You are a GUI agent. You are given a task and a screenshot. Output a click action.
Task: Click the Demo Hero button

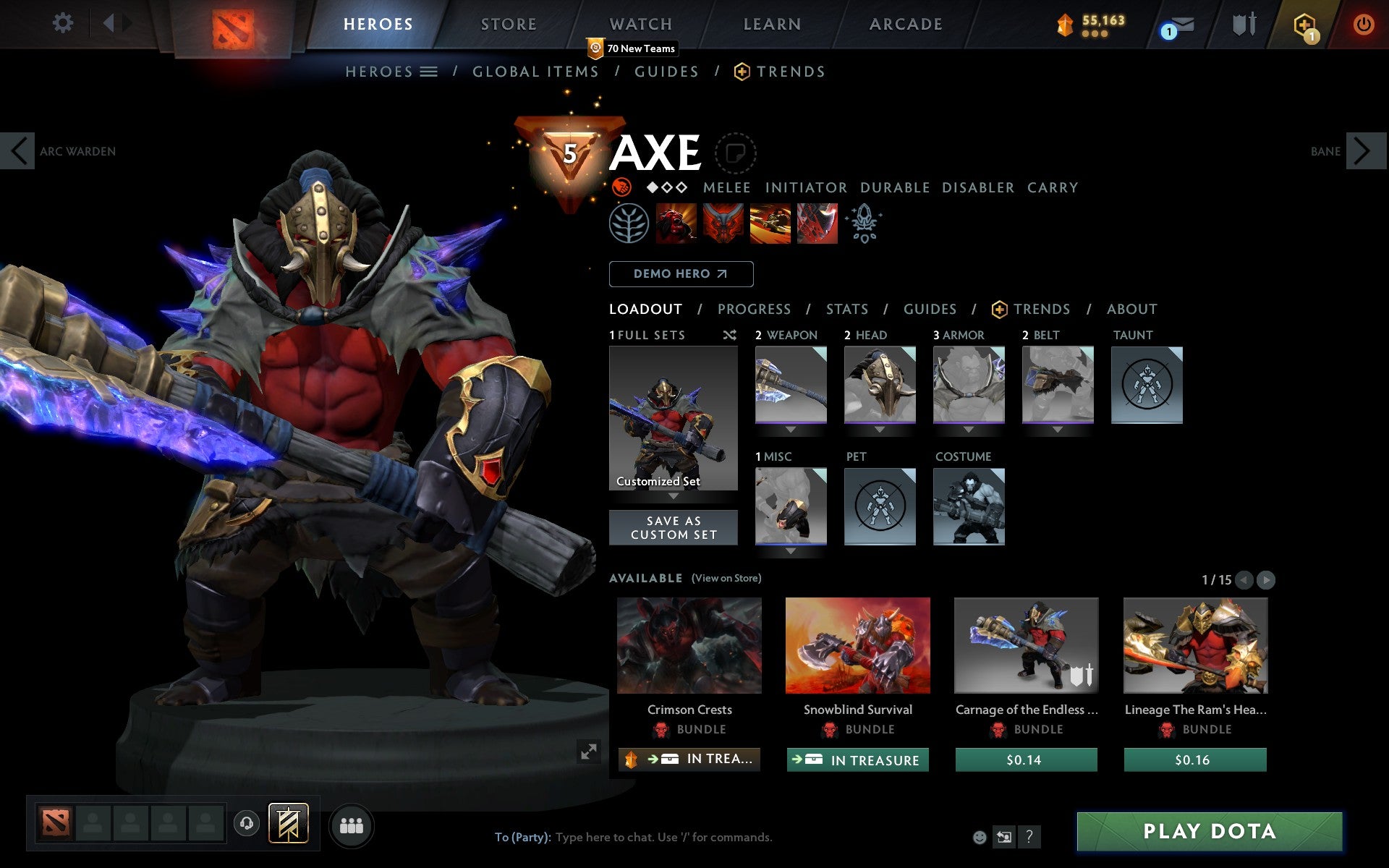(x=681, y=274)
